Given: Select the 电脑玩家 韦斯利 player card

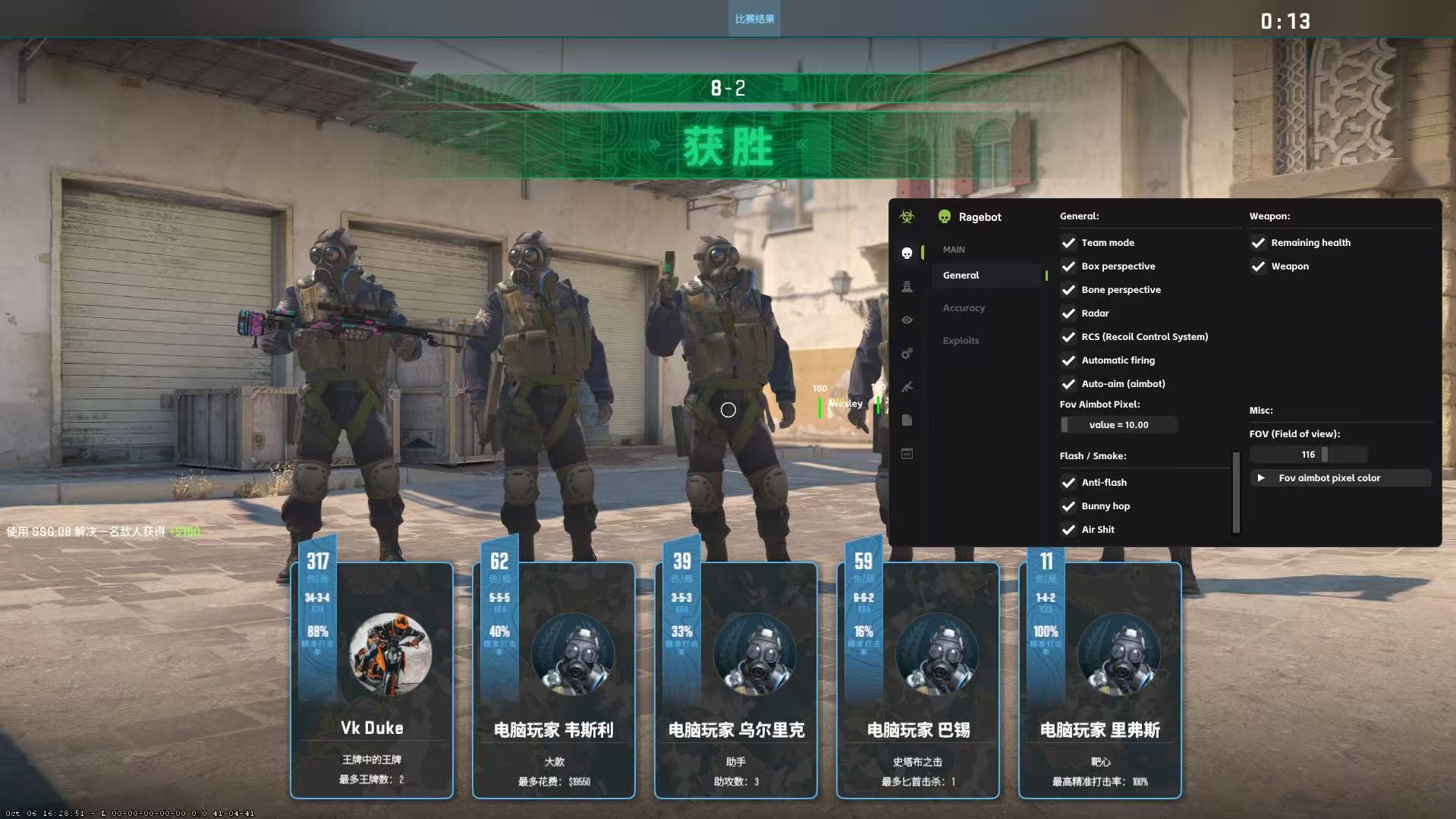Looking at the screenshot, I should click(x=554, y=680).
